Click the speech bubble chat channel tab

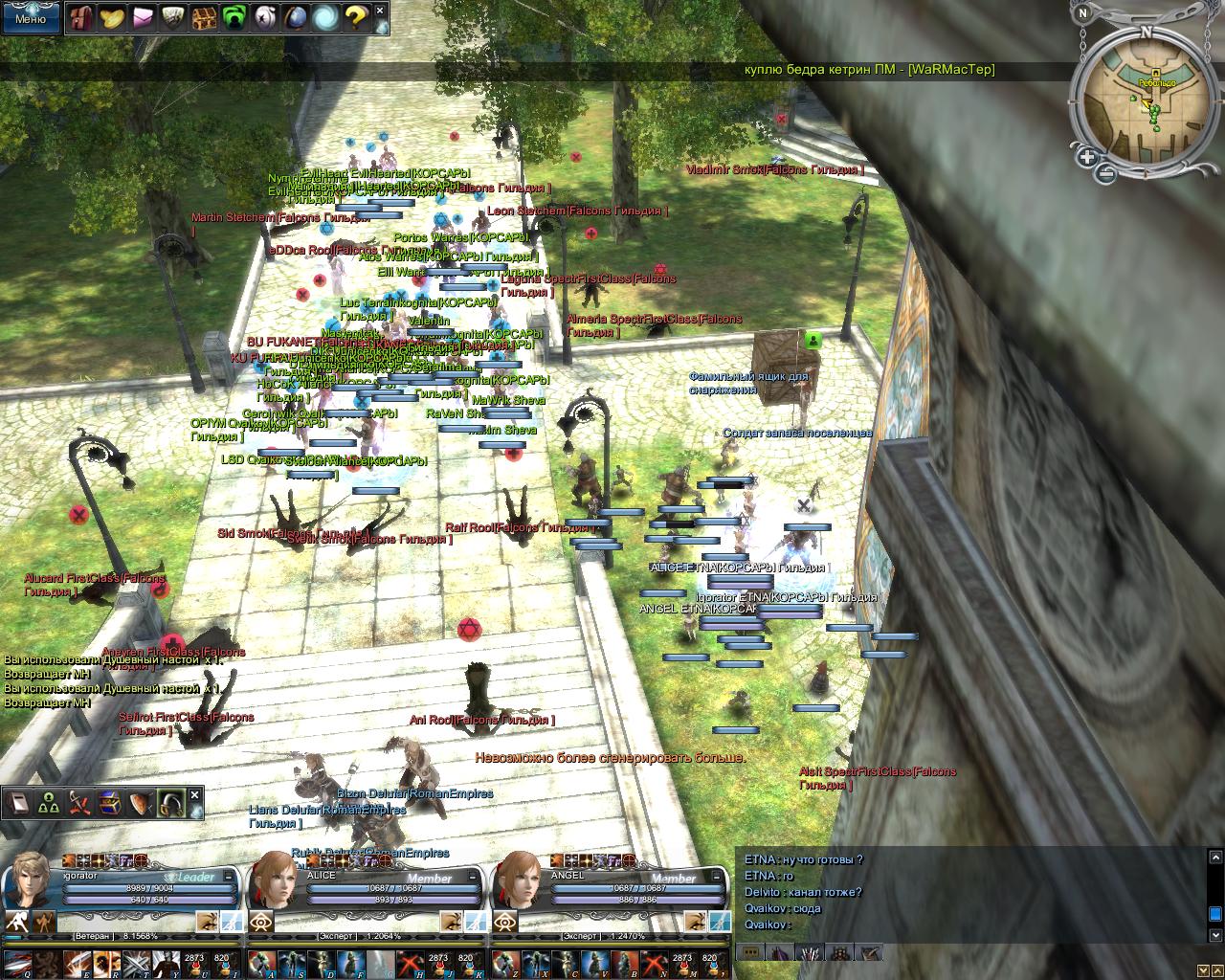coord(751,952)
